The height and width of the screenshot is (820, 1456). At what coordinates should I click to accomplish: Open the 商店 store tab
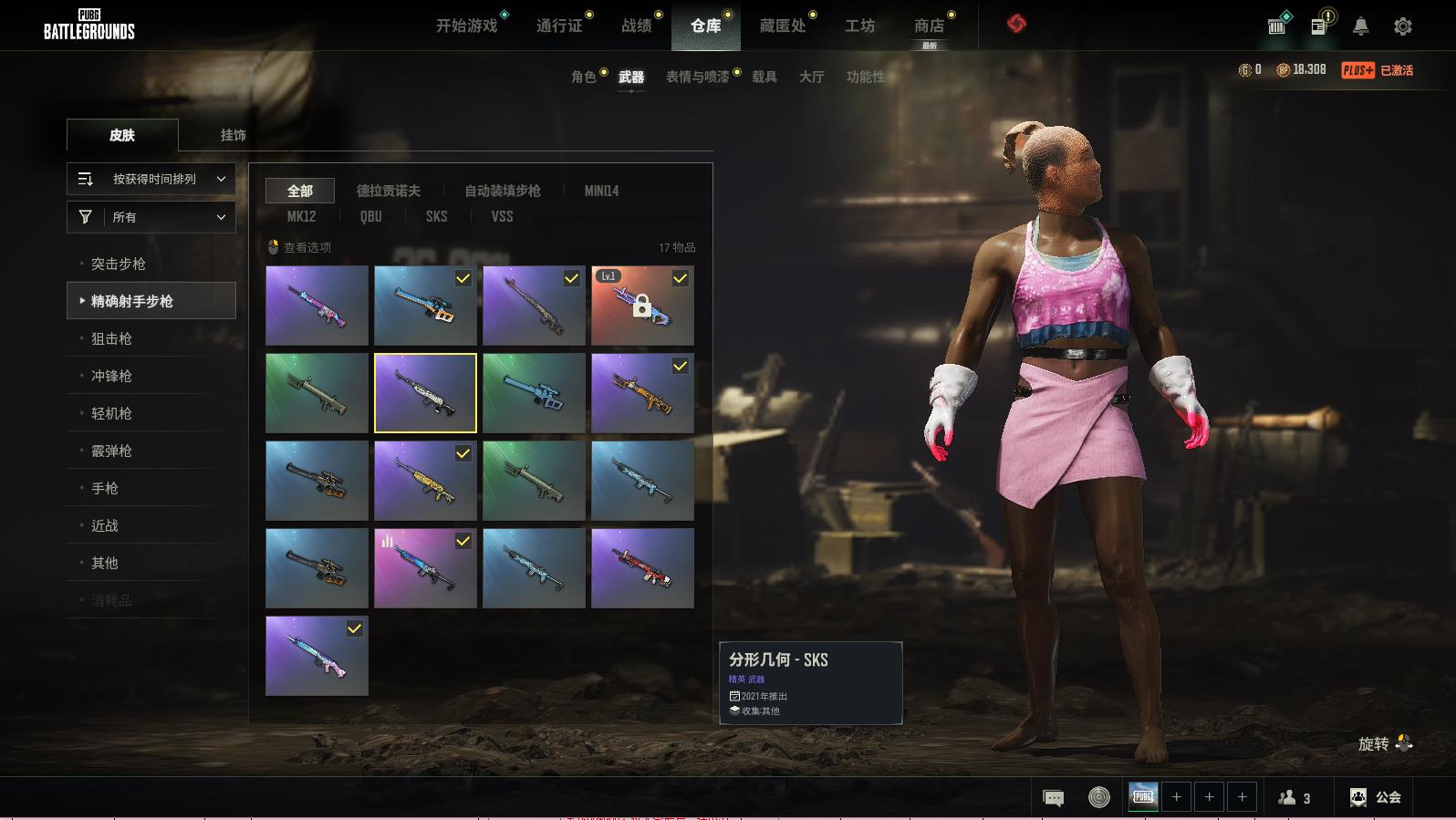[x=929, y=26]
